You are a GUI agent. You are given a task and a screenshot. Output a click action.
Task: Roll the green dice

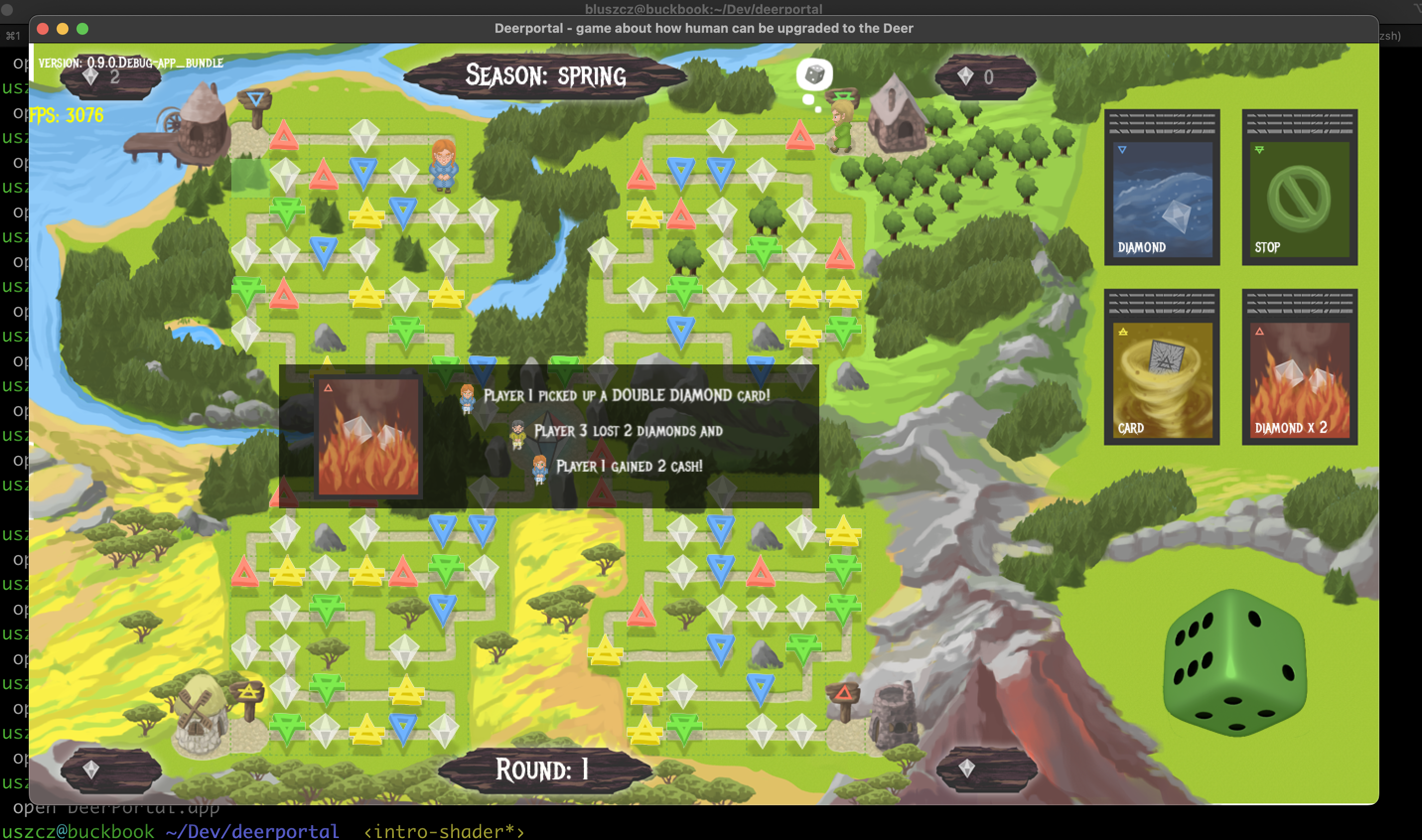pyautogui.click(x=1234, y=663)
